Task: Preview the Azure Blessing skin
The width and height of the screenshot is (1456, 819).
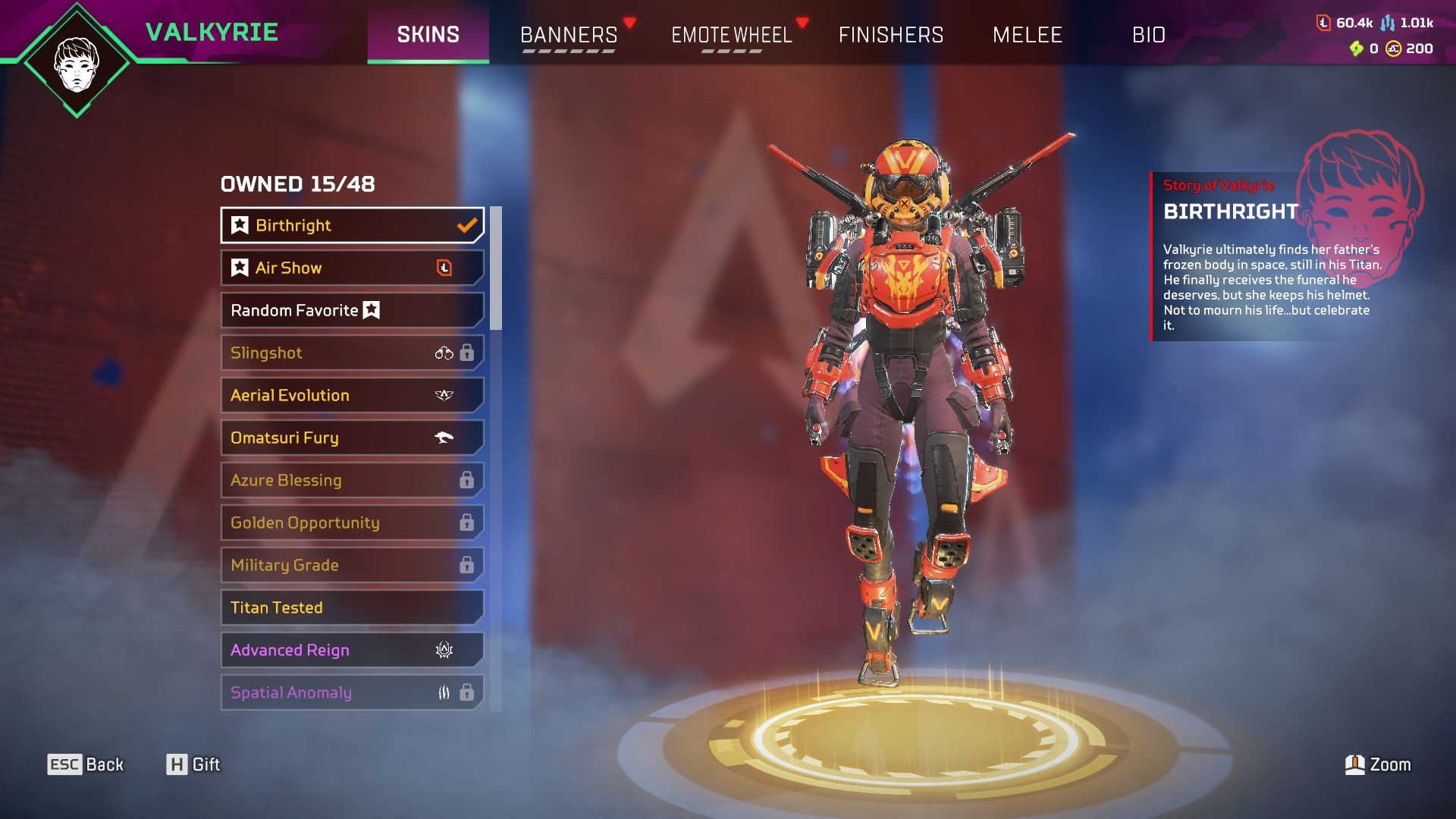Action: 352,480
